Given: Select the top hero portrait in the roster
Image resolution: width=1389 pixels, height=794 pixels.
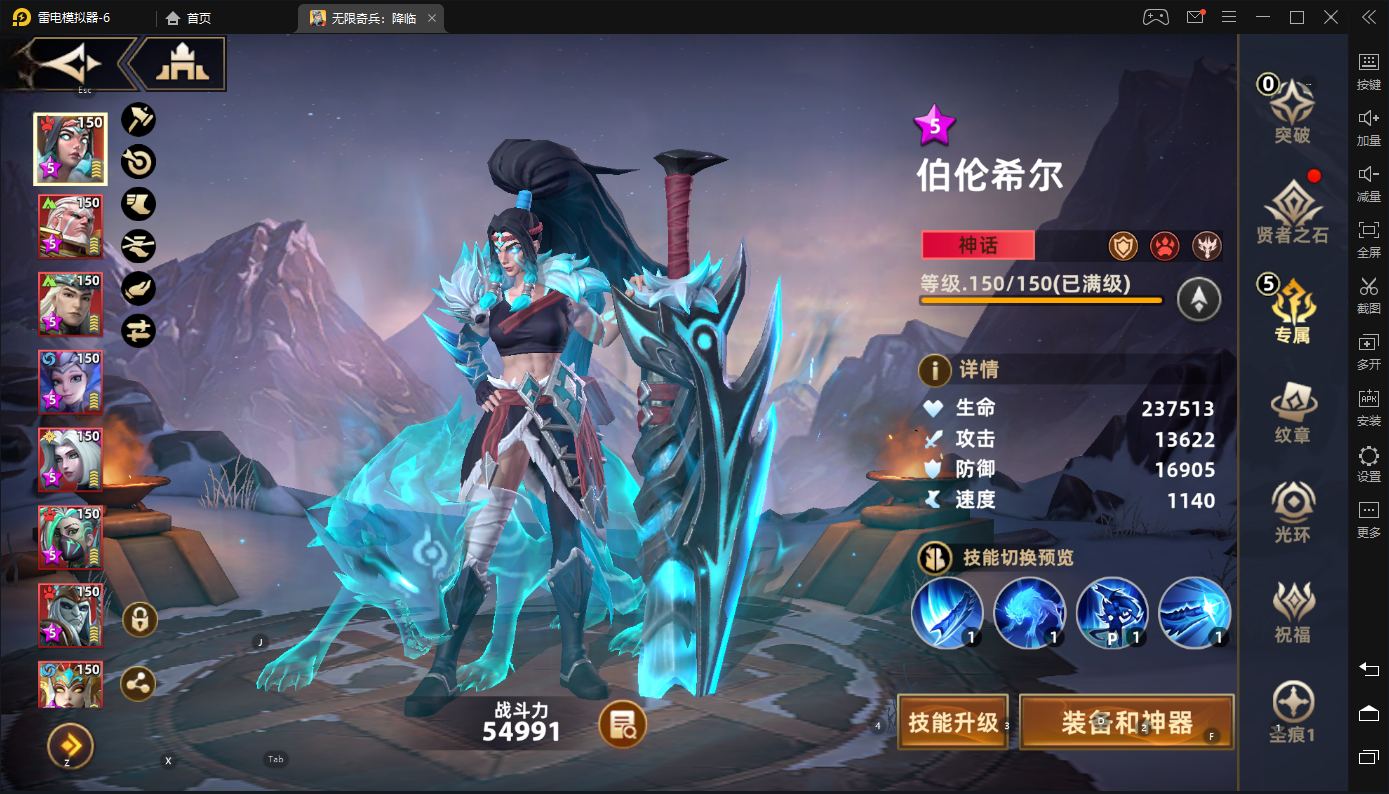Looking at the screenshot, I should (x=70, y=148).
